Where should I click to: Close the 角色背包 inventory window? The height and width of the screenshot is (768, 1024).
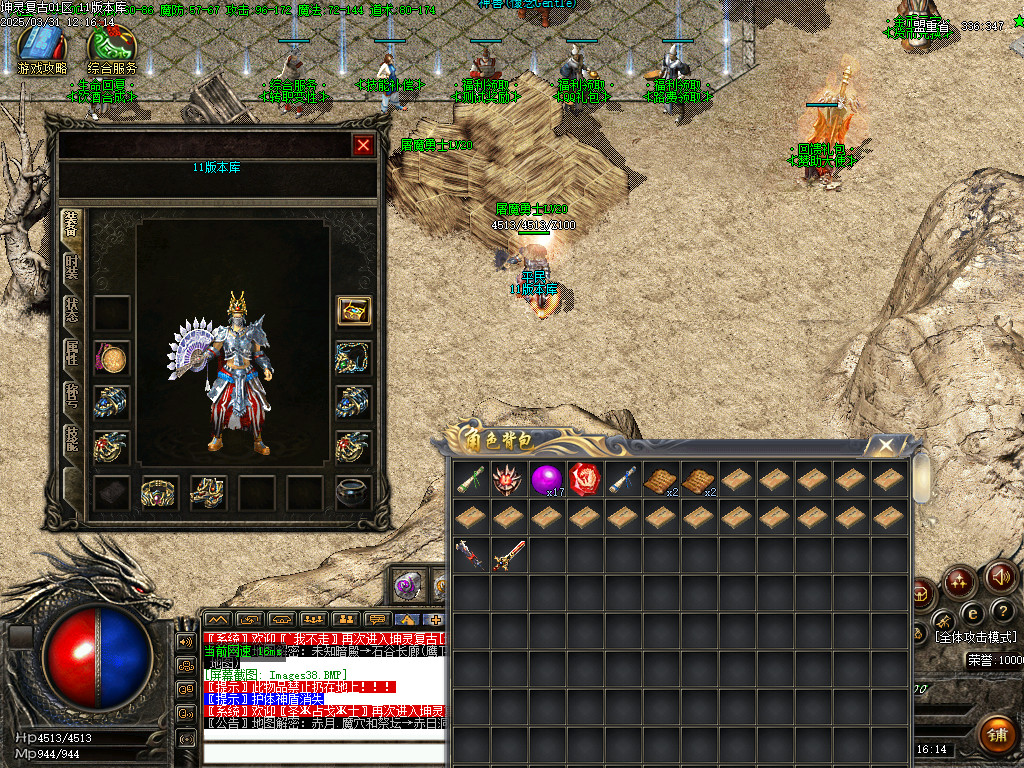pos(885,445)
